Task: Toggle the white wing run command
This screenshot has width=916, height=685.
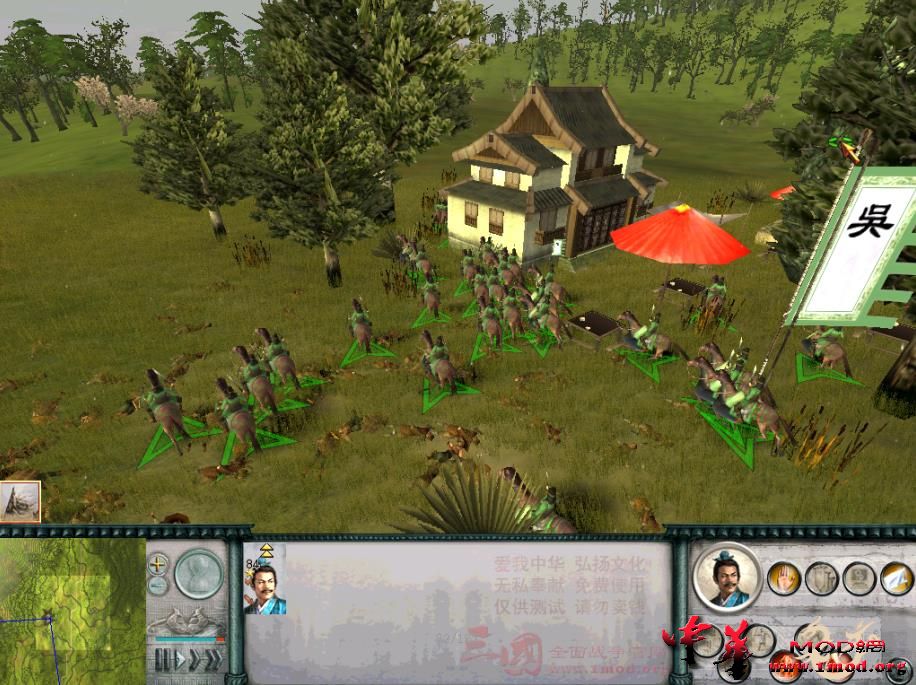Action: coord(896,578)
